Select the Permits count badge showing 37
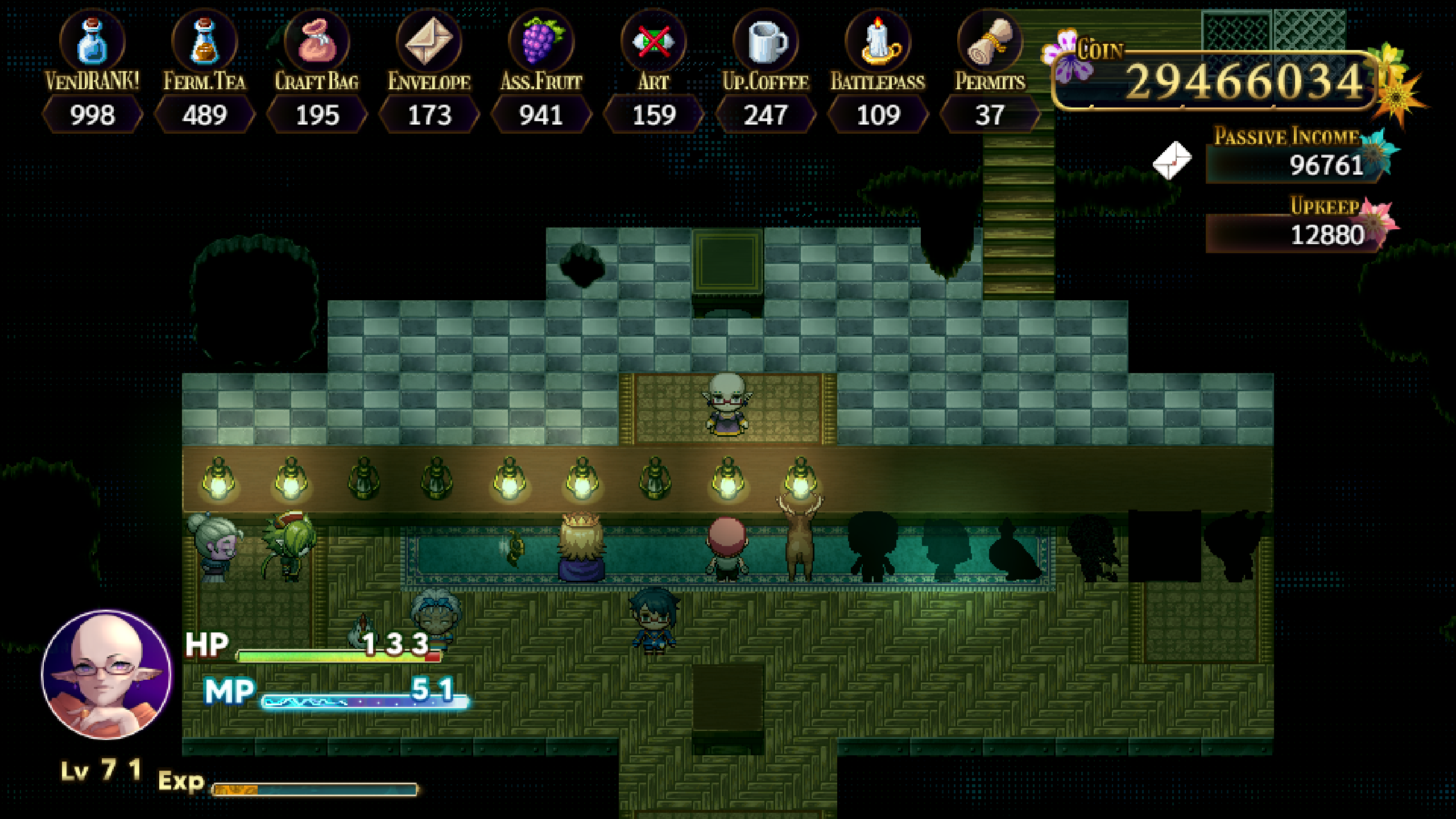The image size is (1456, 819). click(990, 114)
